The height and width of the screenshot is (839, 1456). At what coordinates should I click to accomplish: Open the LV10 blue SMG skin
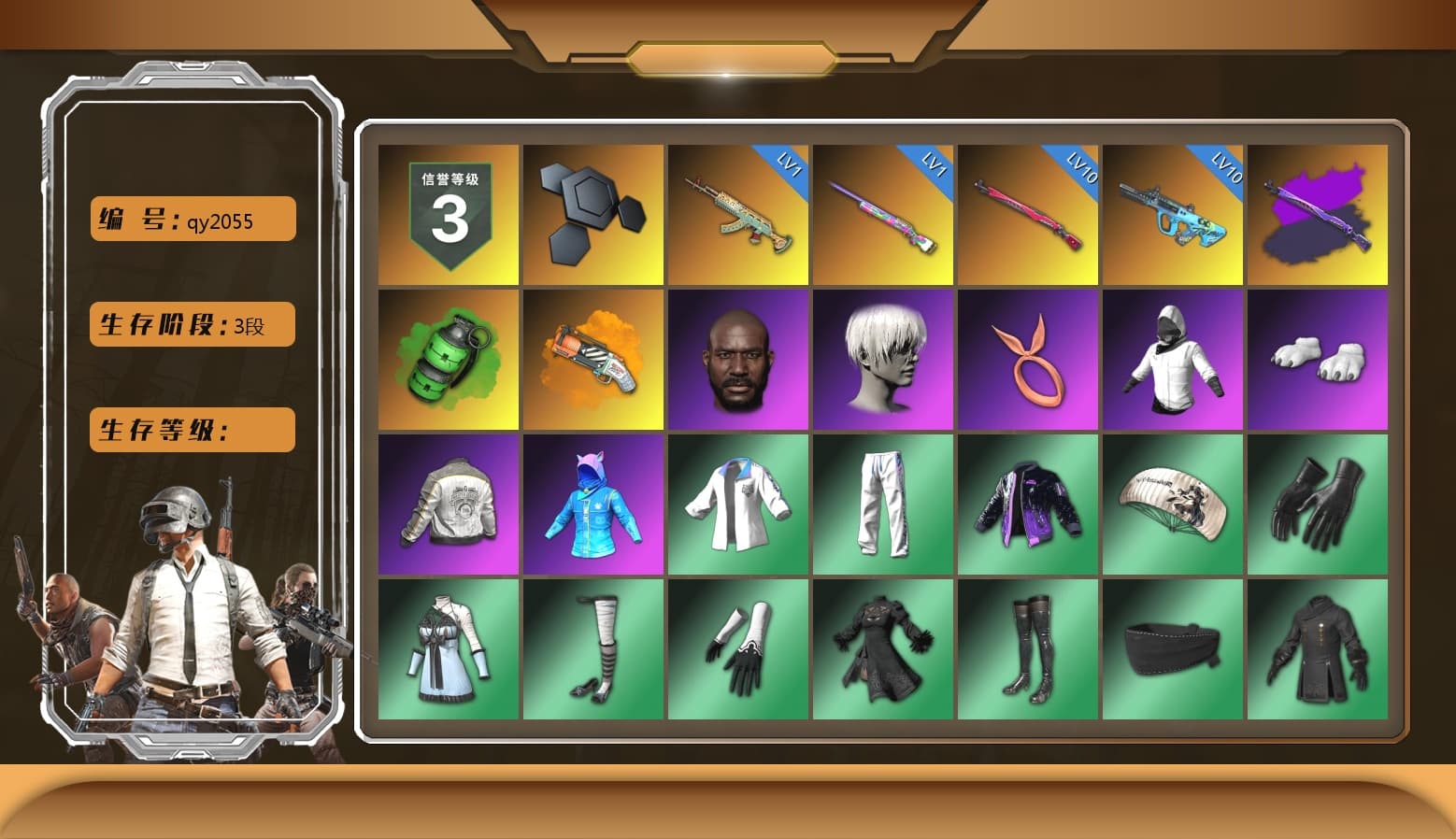click(x=1173, y=213)
